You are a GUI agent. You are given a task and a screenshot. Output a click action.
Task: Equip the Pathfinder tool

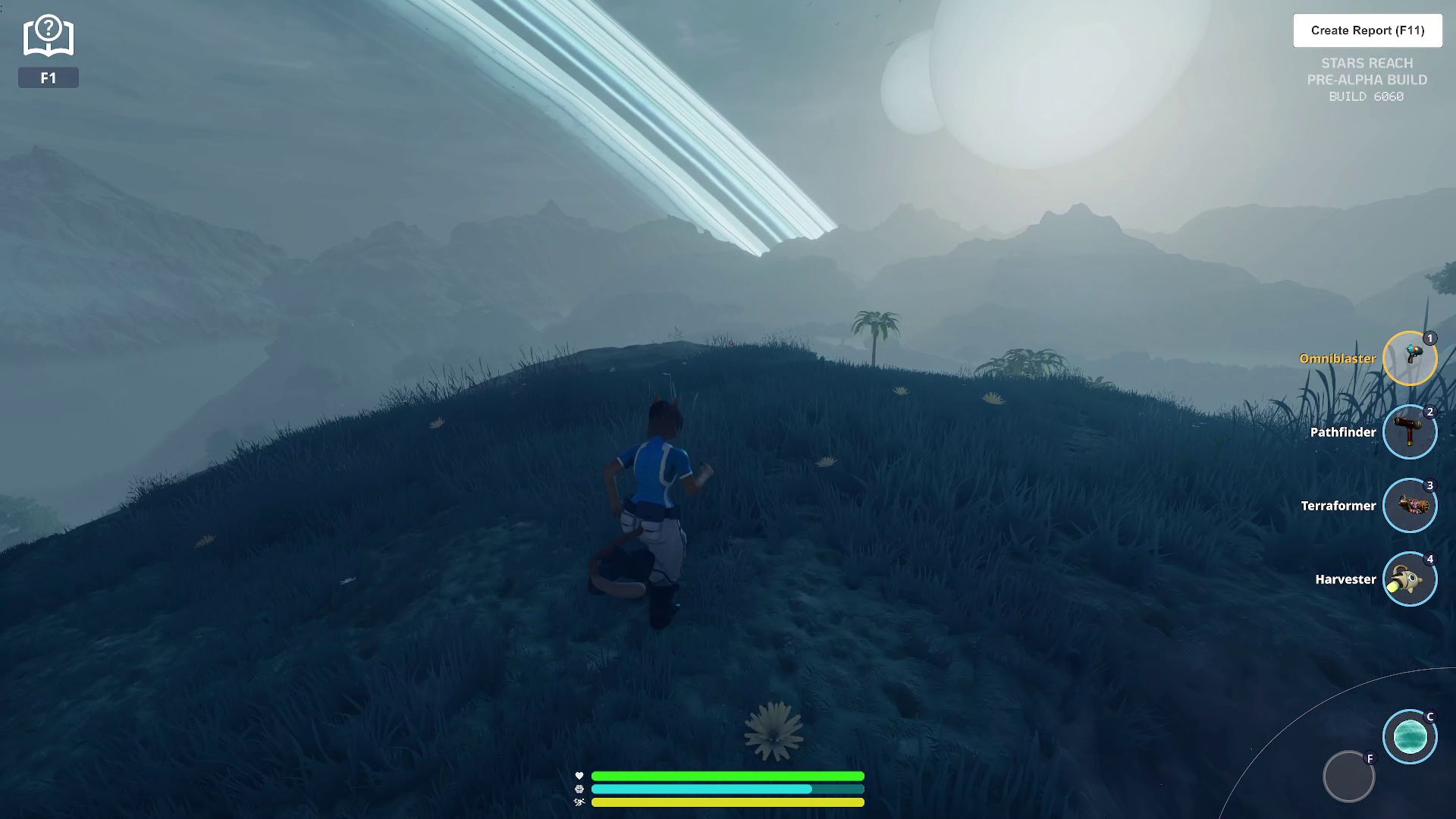pyautogui.click(x=1409, y=432)
